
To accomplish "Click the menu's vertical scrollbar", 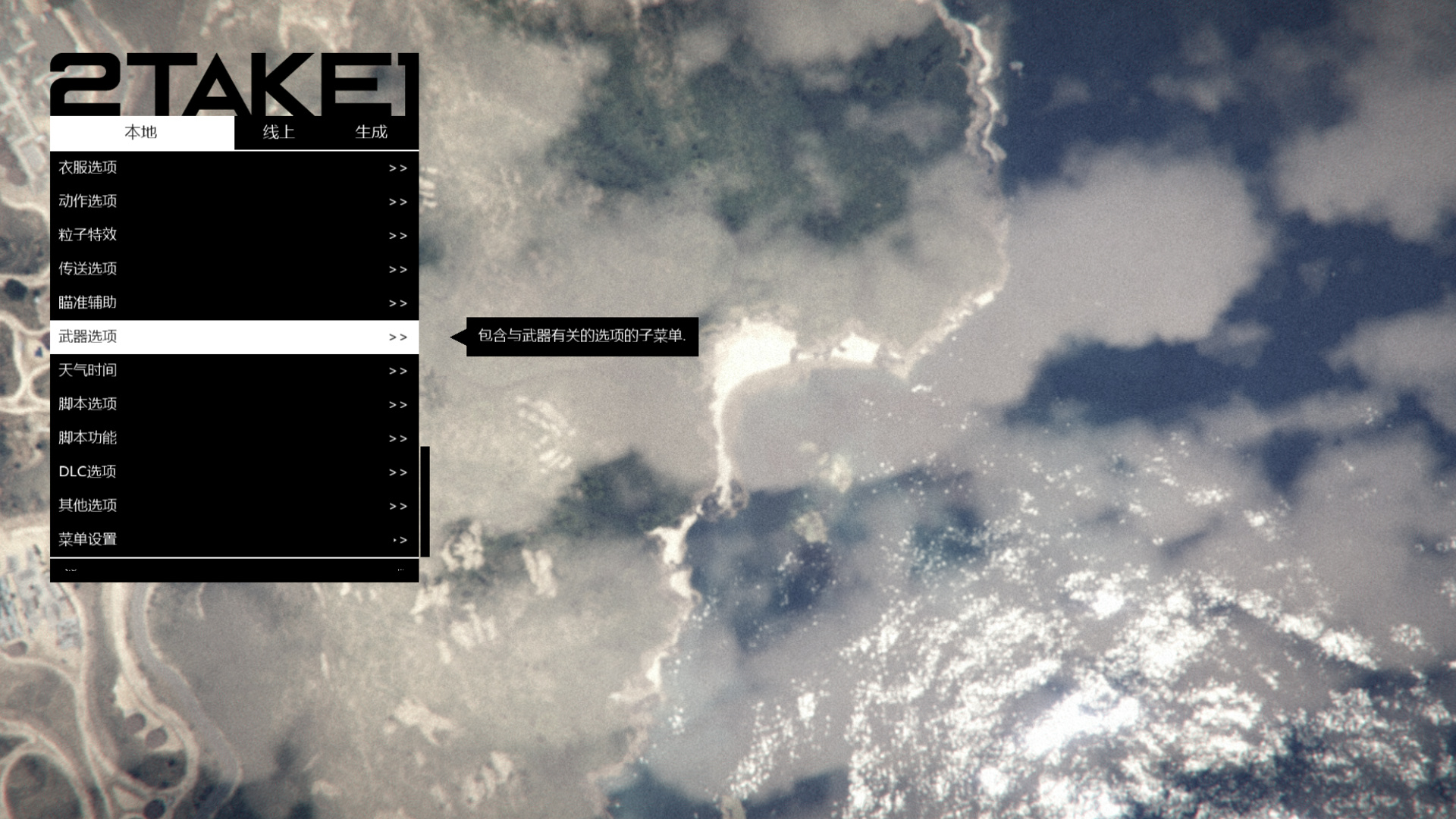I will [x=425, y=501].
